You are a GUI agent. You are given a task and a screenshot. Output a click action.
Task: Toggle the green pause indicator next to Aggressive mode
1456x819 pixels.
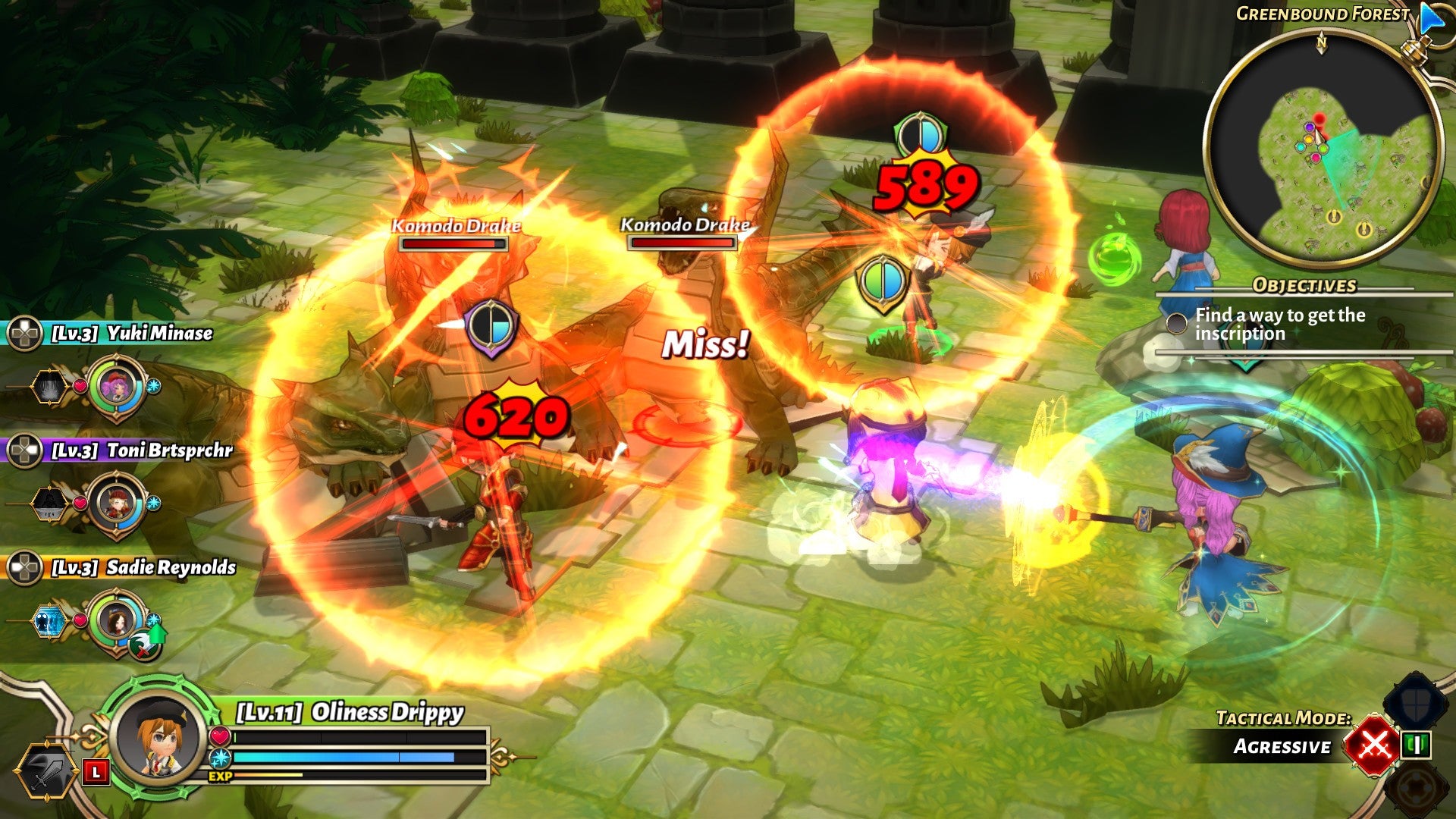[1416, 745]
